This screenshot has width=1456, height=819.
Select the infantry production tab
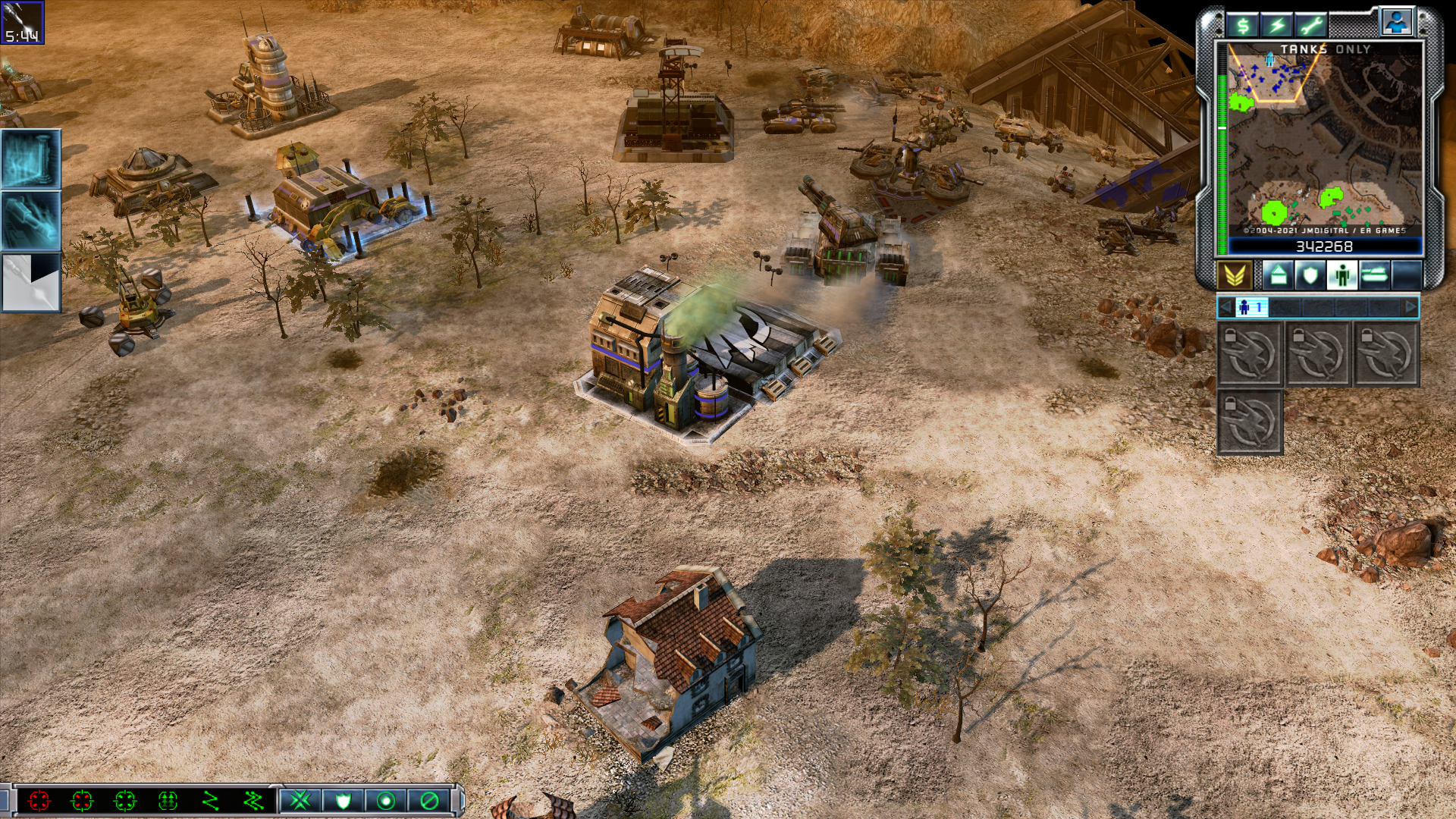click(1341, 275)
